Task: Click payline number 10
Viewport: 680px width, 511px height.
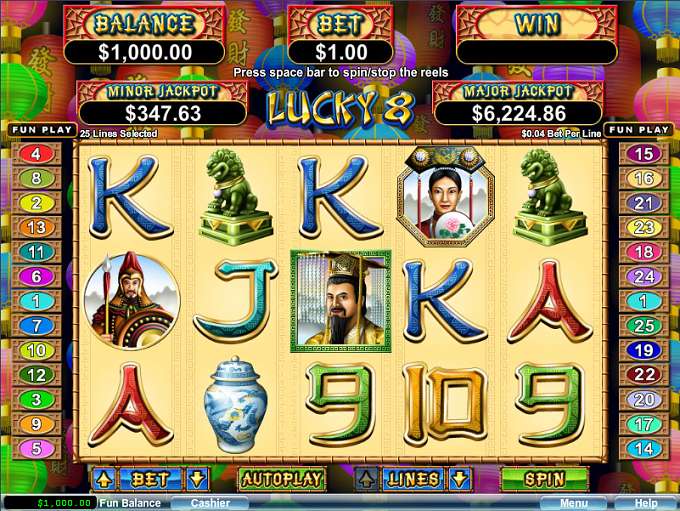Action: click(x=37, y=350)
